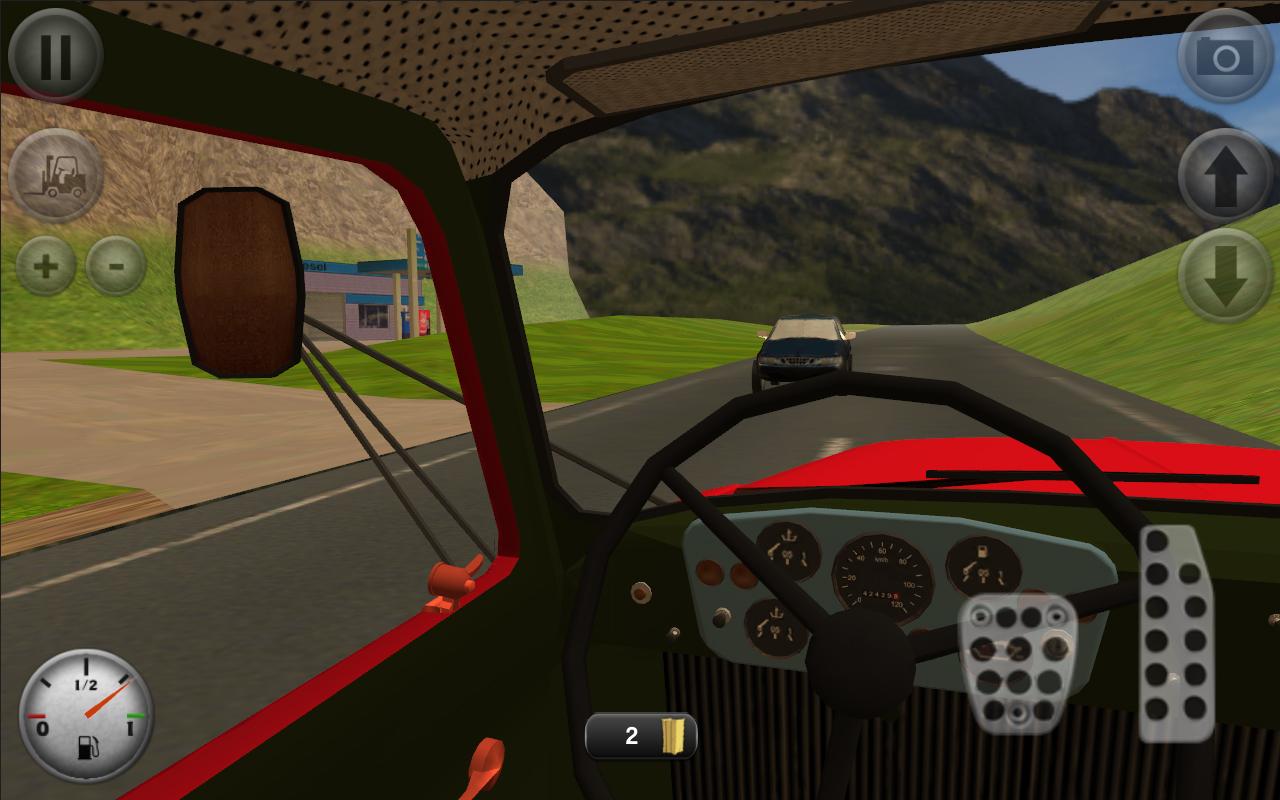Switch camera view with the camera button
This screenshot has height=800, width=1280.
tap(1225, 56)
